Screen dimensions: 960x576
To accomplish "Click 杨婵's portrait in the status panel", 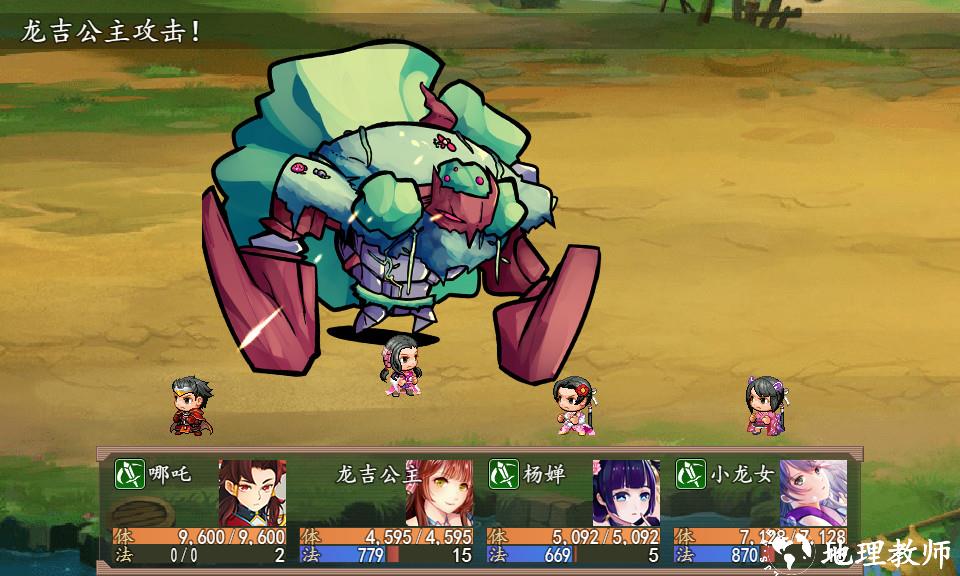I will [x=626, y=492].
